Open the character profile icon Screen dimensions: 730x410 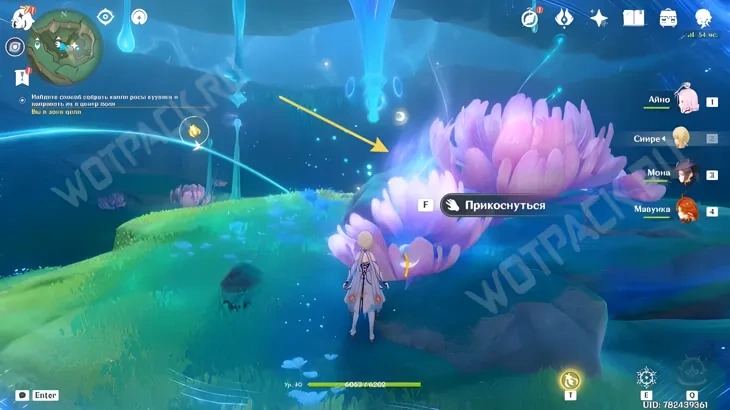click(x=703, y=18)
